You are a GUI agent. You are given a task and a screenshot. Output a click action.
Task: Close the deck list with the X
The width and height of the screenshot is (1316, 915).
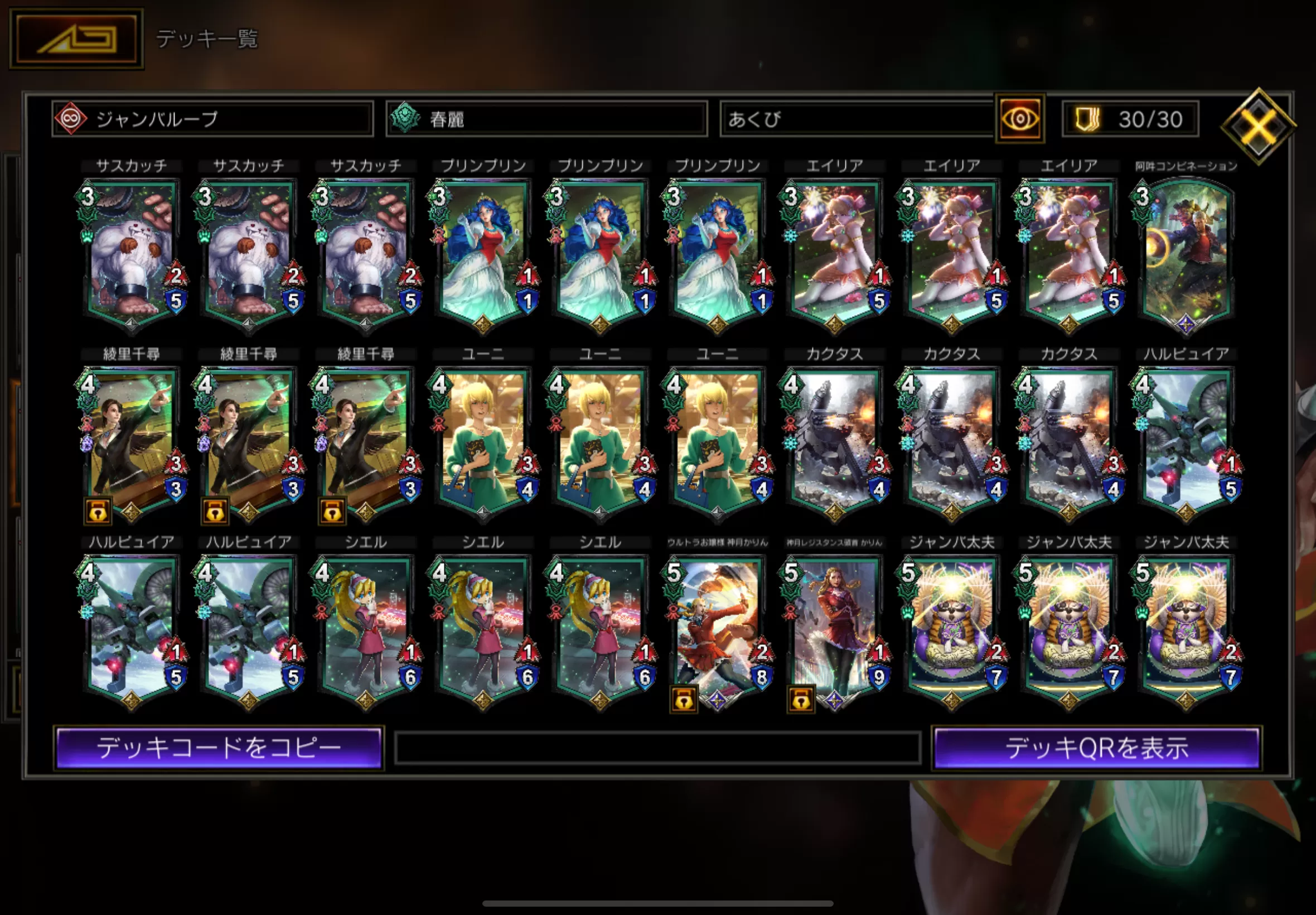coord(1257,126)
